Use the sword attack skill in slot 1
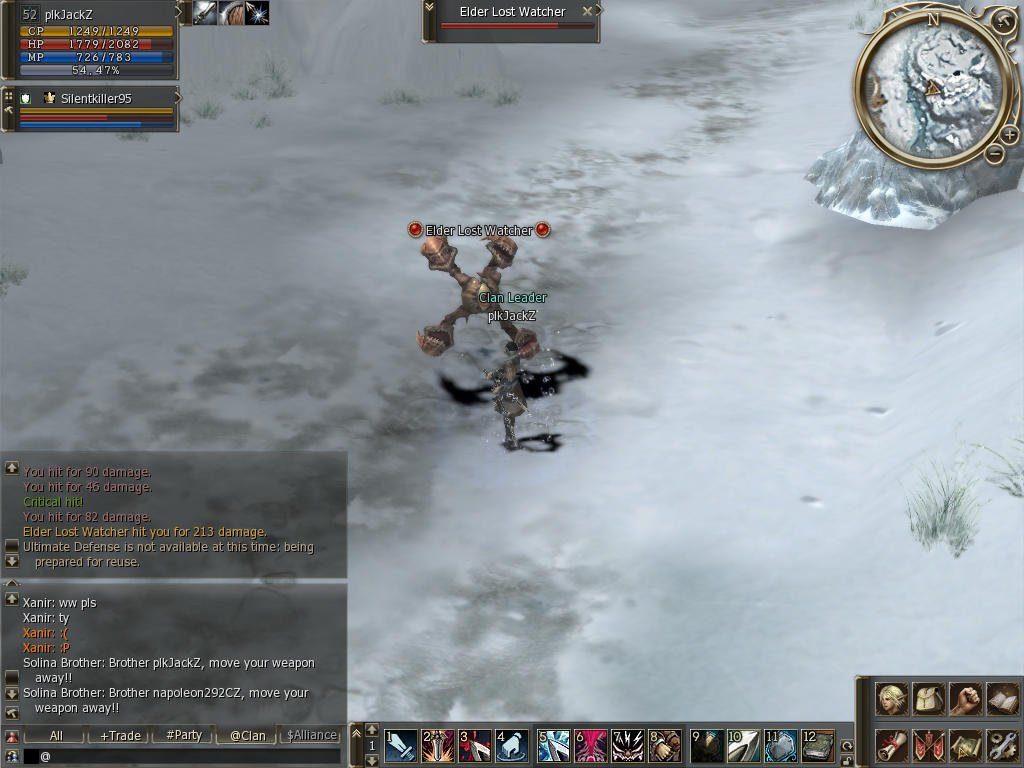This screenshot has height=768, width=1024. coord(401,746)
